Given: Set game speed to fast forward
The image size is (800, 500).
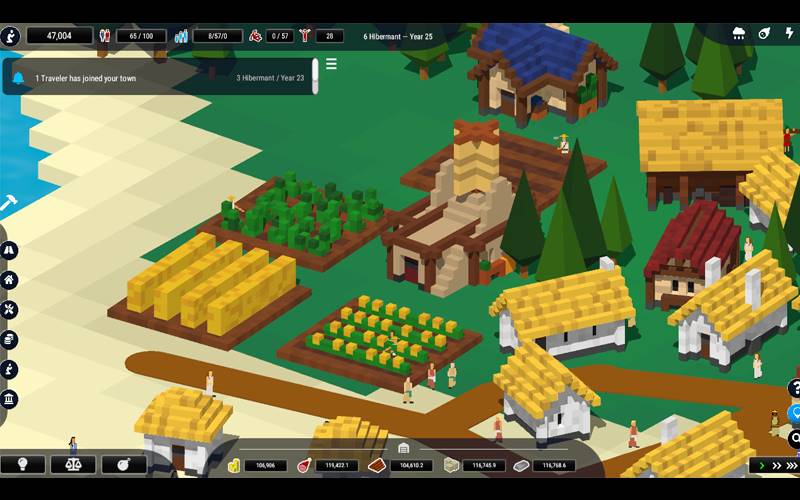Looking at the screenshot, I should click(x=778, y=465).
